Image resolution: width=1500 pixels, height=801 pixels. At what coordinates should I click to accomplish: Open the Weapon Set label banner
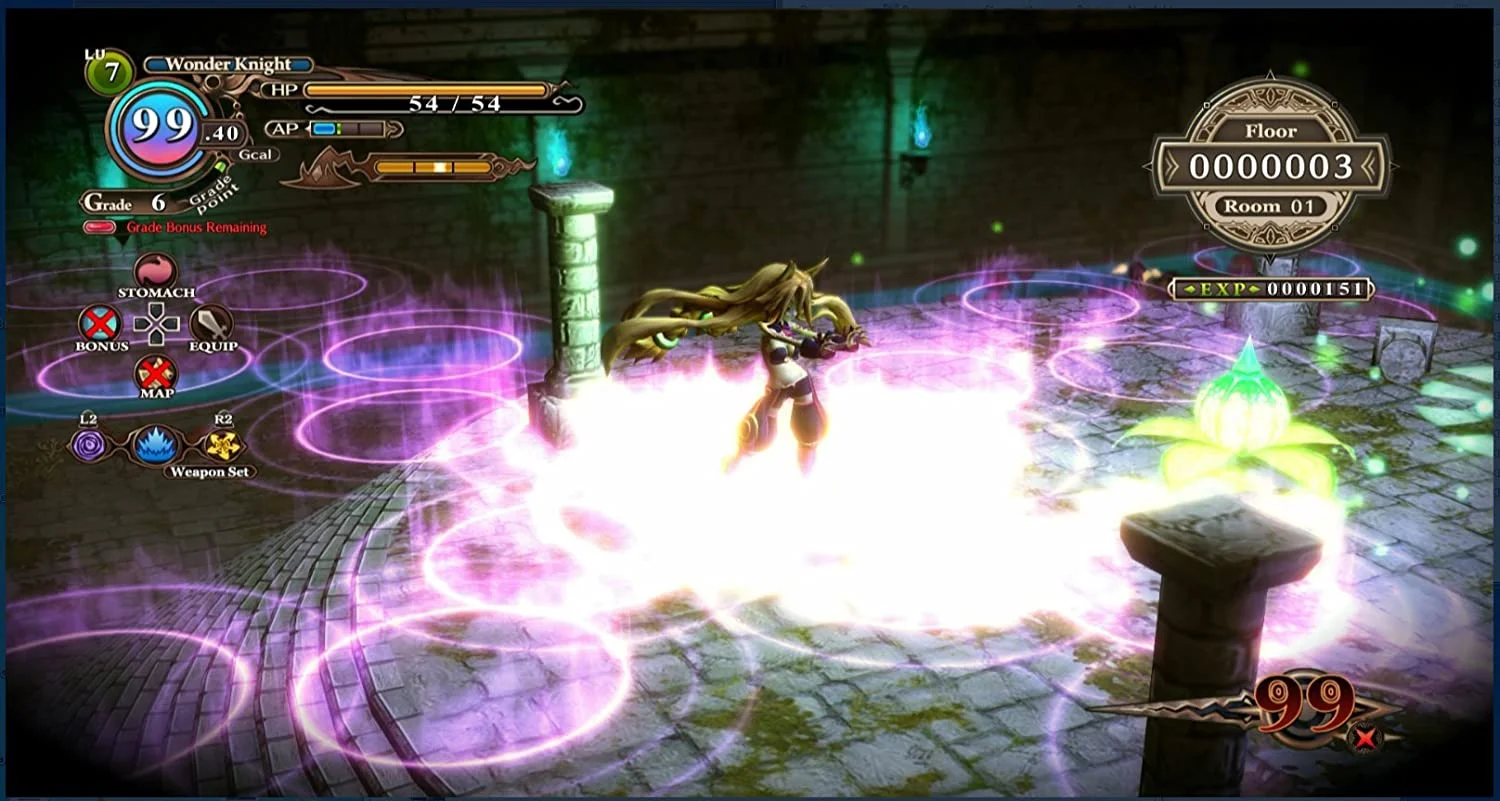tap(208, 472)
